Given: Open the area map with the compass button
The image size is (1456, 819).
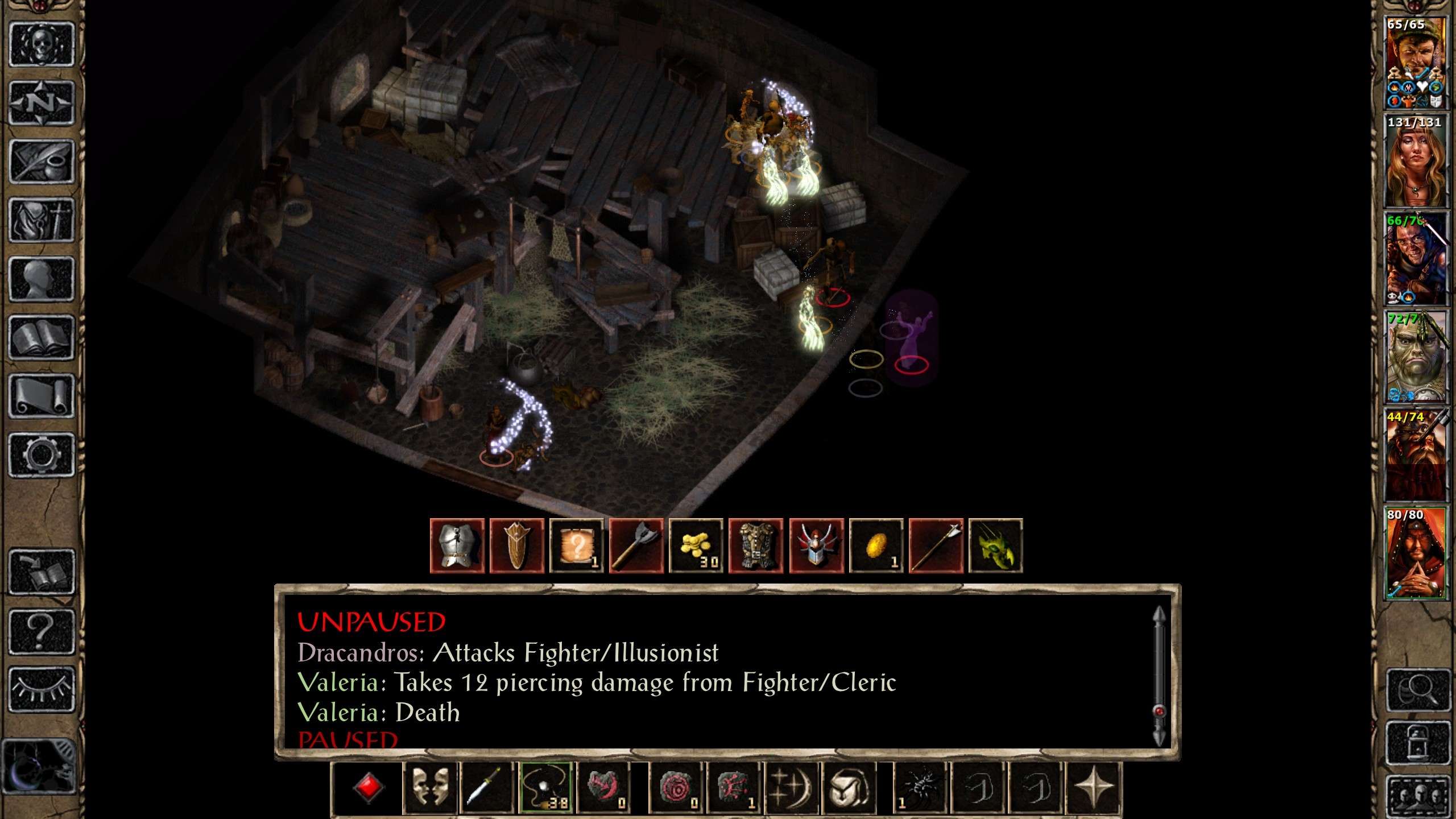Looking at the screenshot, I should click(42, 103).
